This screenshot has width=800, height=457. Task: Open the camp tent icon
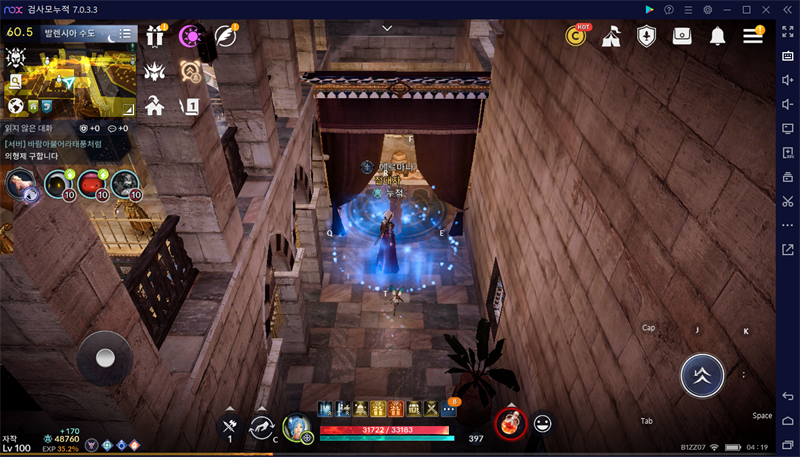611,36
